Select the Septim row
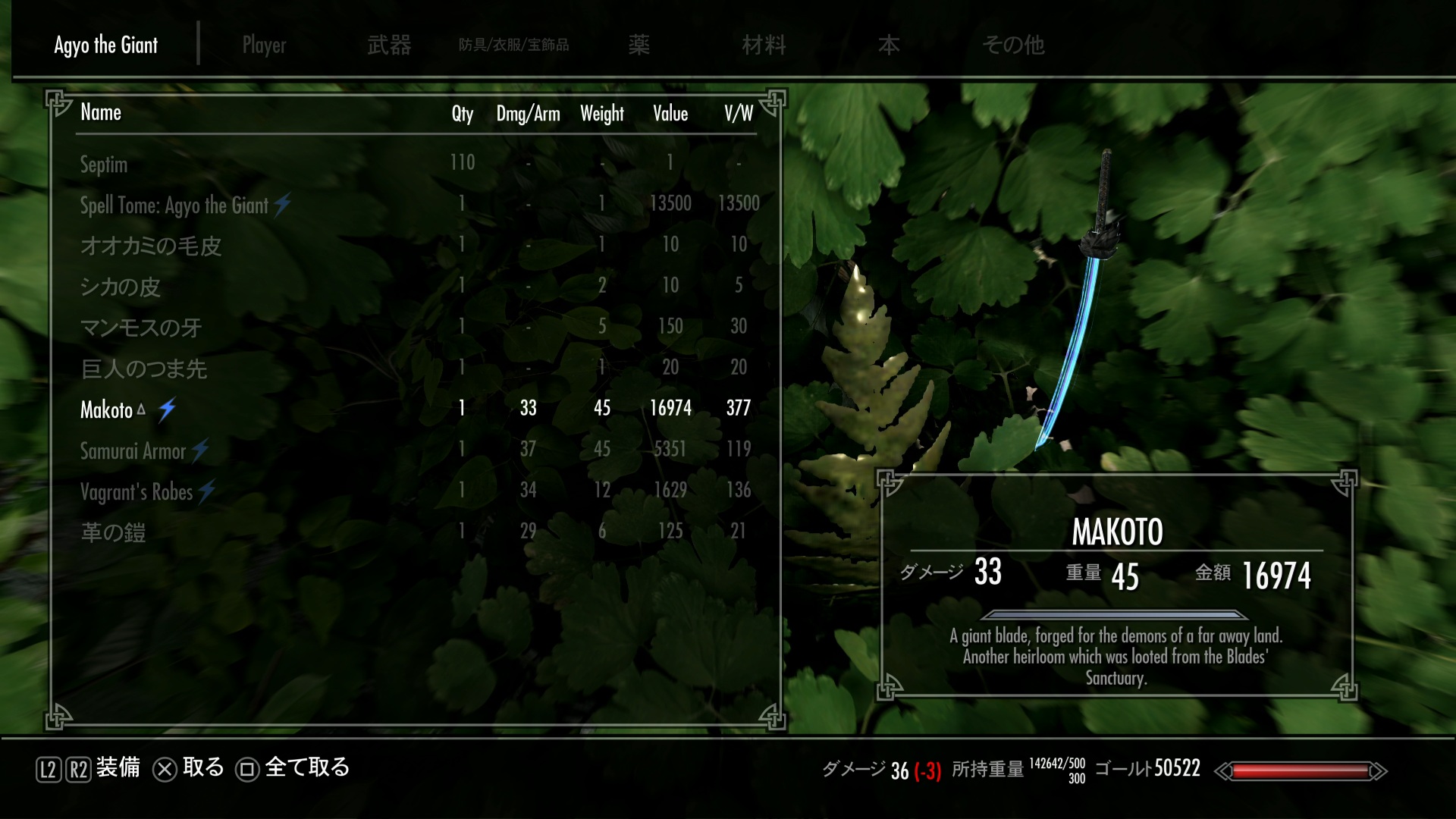Image resolution: width=1456 pixels, height=819 pixels. click(x=104, y=164)
